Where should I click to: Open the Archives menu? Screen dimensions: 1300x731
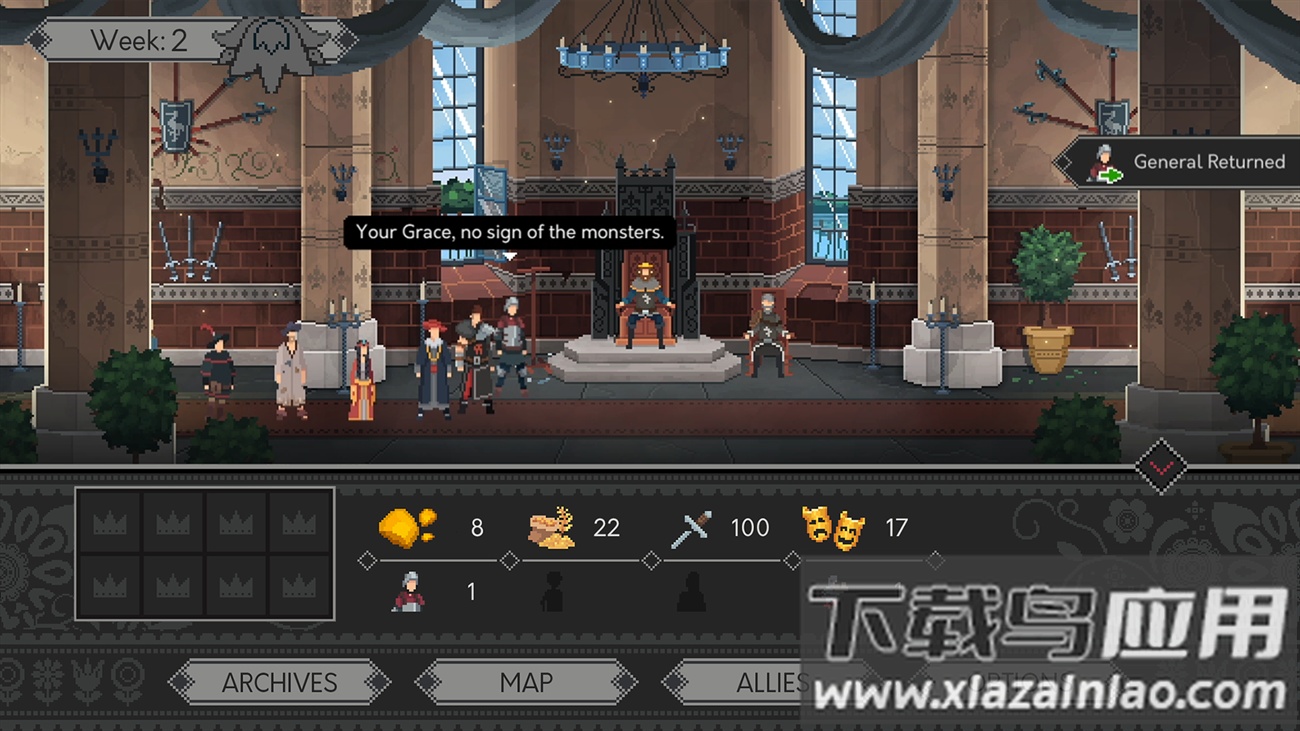click(279, 683)
